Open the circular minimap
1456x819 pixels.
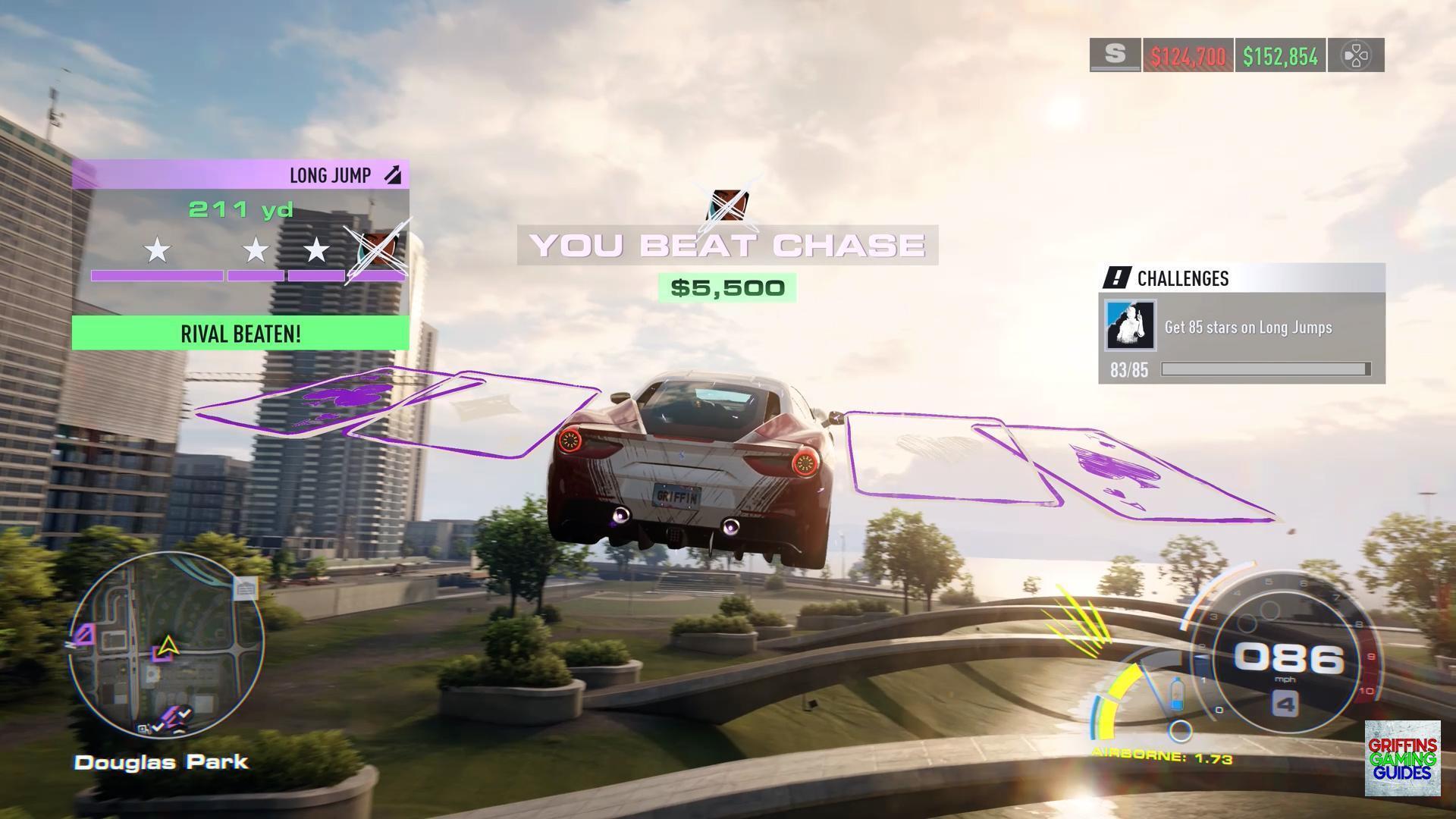tap(167, 645)
